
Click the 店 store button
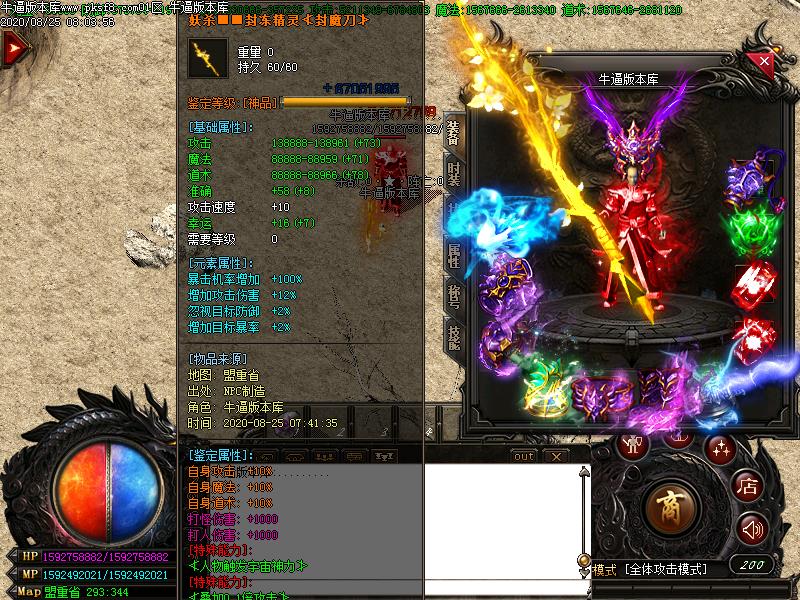747,486
